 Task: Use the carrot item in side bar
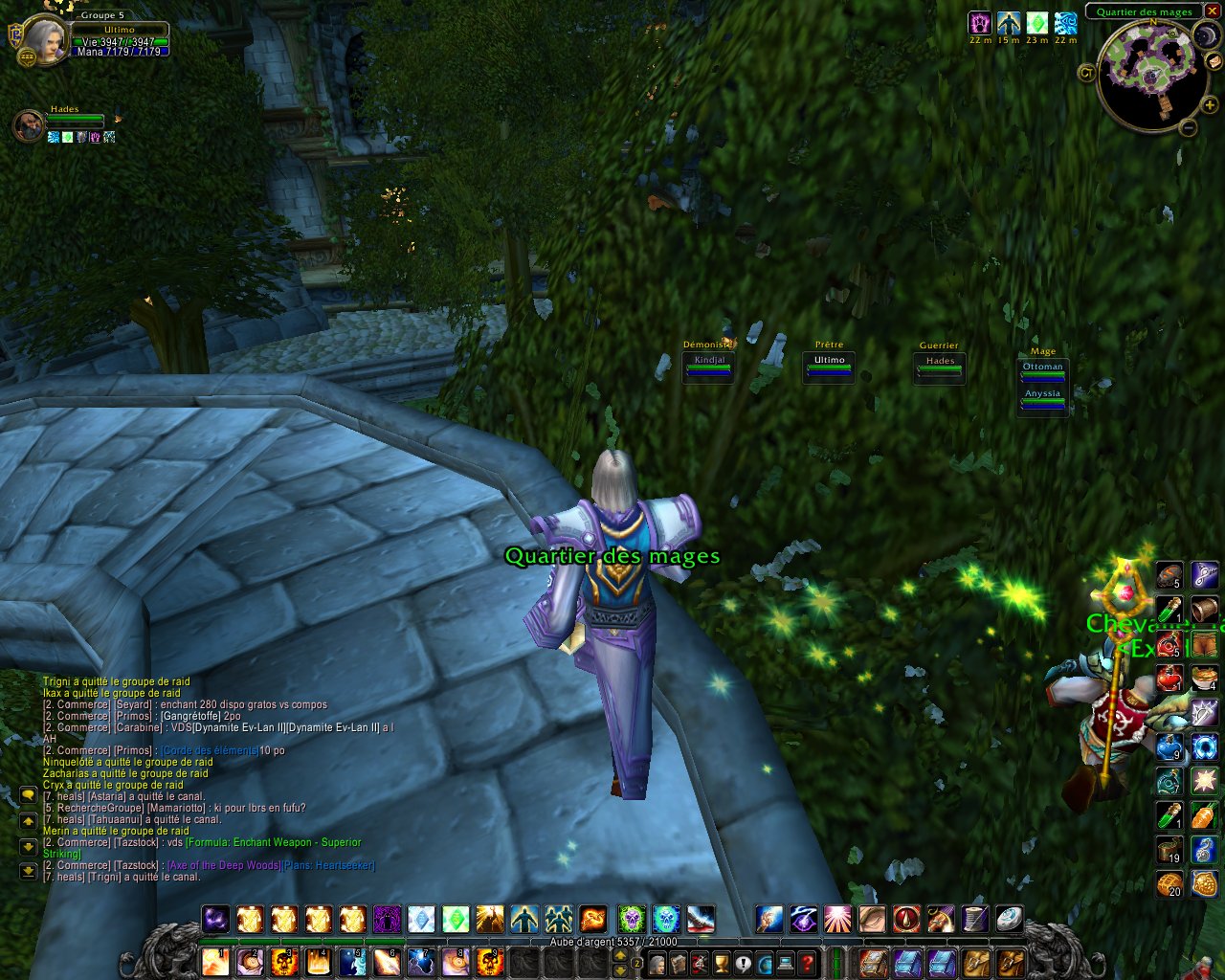(1205, 815)
